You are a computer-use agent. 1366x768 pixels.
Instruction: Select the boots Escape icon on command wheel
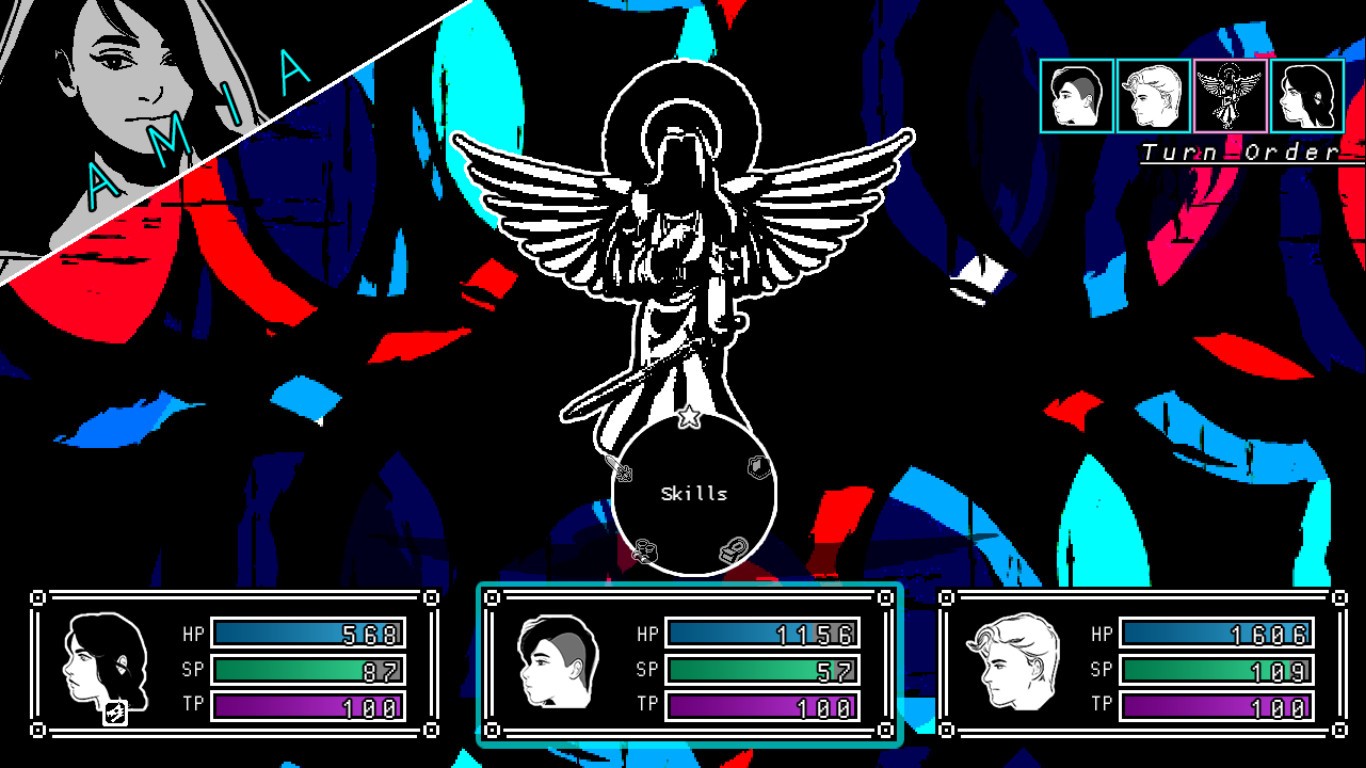click(646, 550)
